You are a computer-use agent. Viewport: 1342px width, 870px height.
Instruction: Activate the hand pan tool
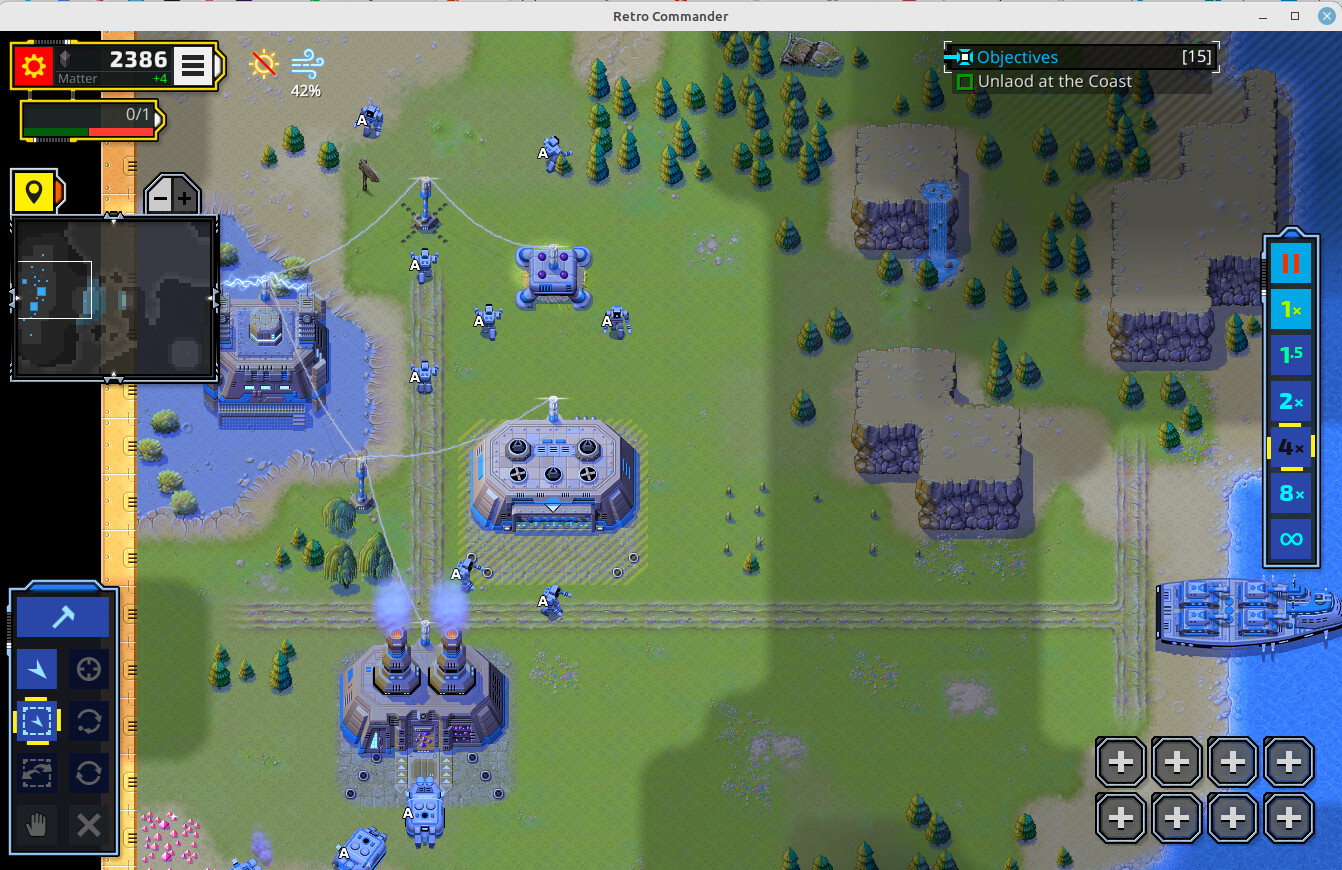click(x=36, y=824)
